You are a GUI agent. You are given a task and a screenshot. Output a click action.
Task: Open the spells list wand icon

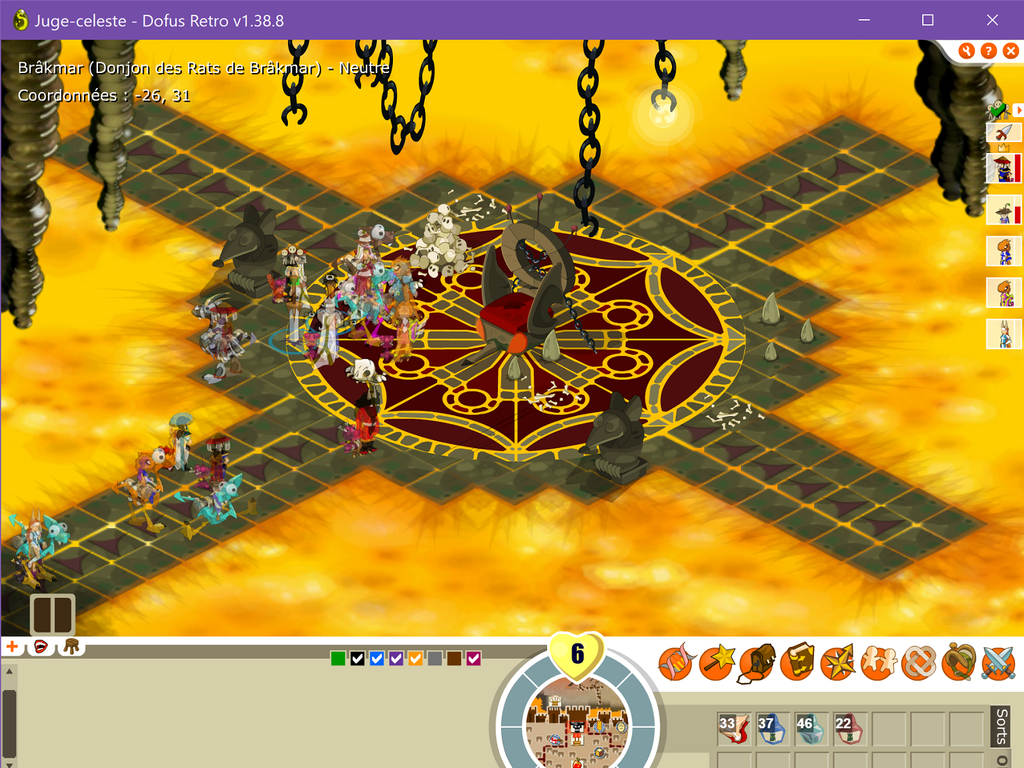[716, 661]
